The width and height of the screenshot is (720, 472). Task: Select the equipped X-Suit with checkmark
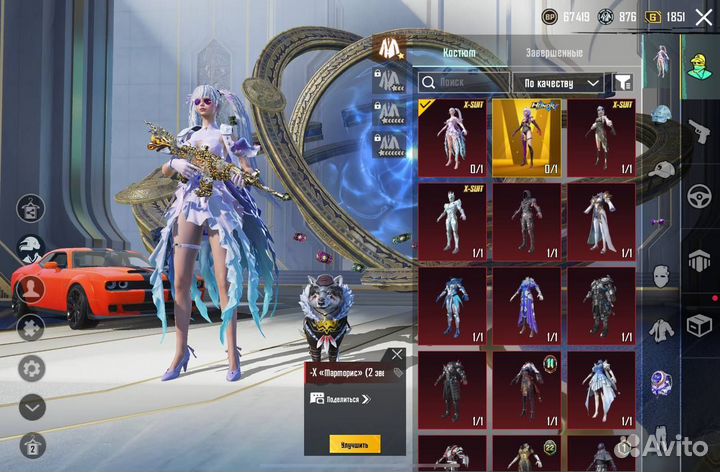pyautogui.click(x=452, y=137)
